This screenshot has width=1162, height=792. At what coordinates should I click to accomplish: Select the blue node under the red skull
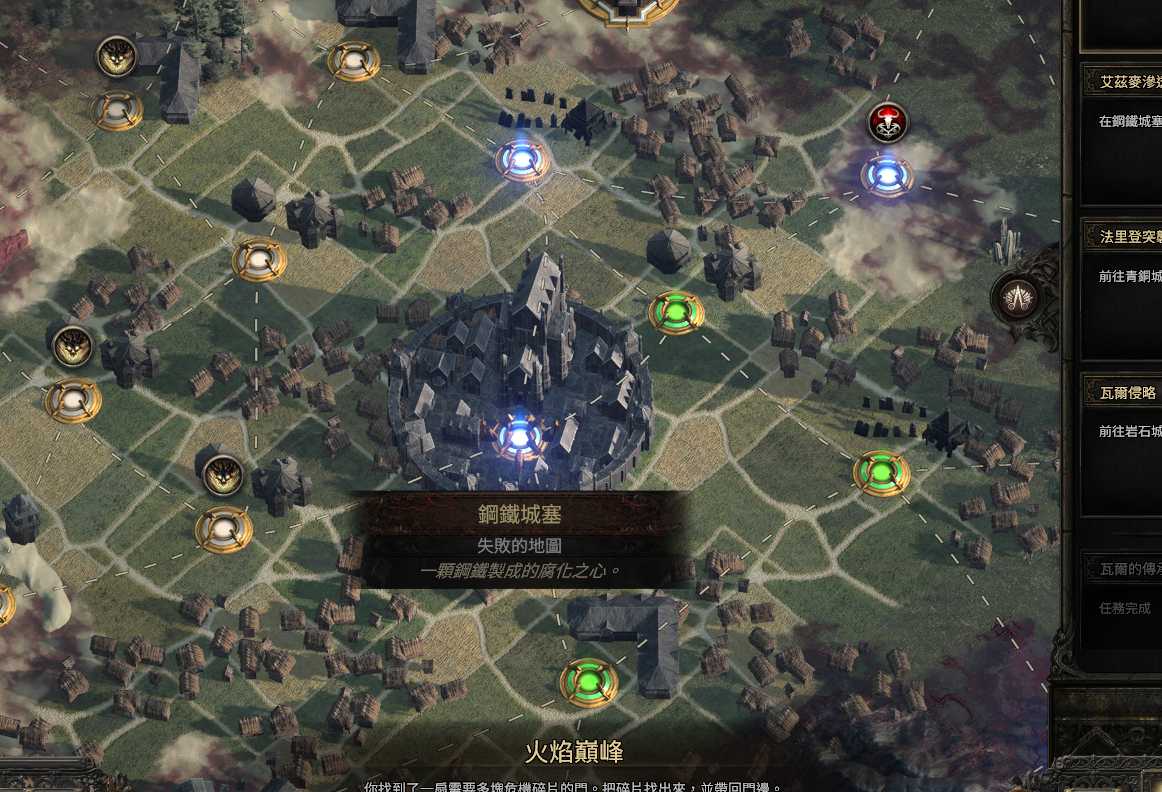click(x=886, y=176)
